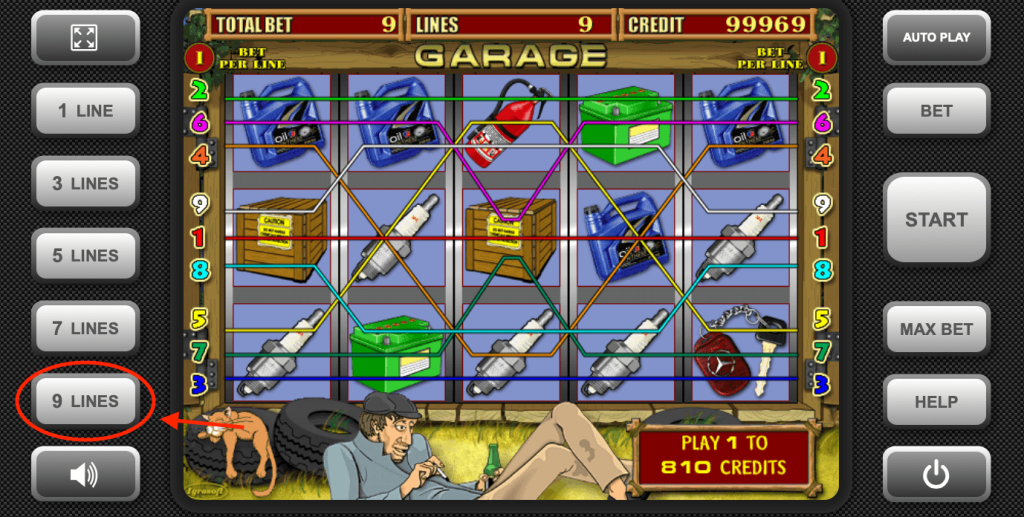Screen dimensions: 1024x517
Task: Choose MAX BET
Action: 936,329
